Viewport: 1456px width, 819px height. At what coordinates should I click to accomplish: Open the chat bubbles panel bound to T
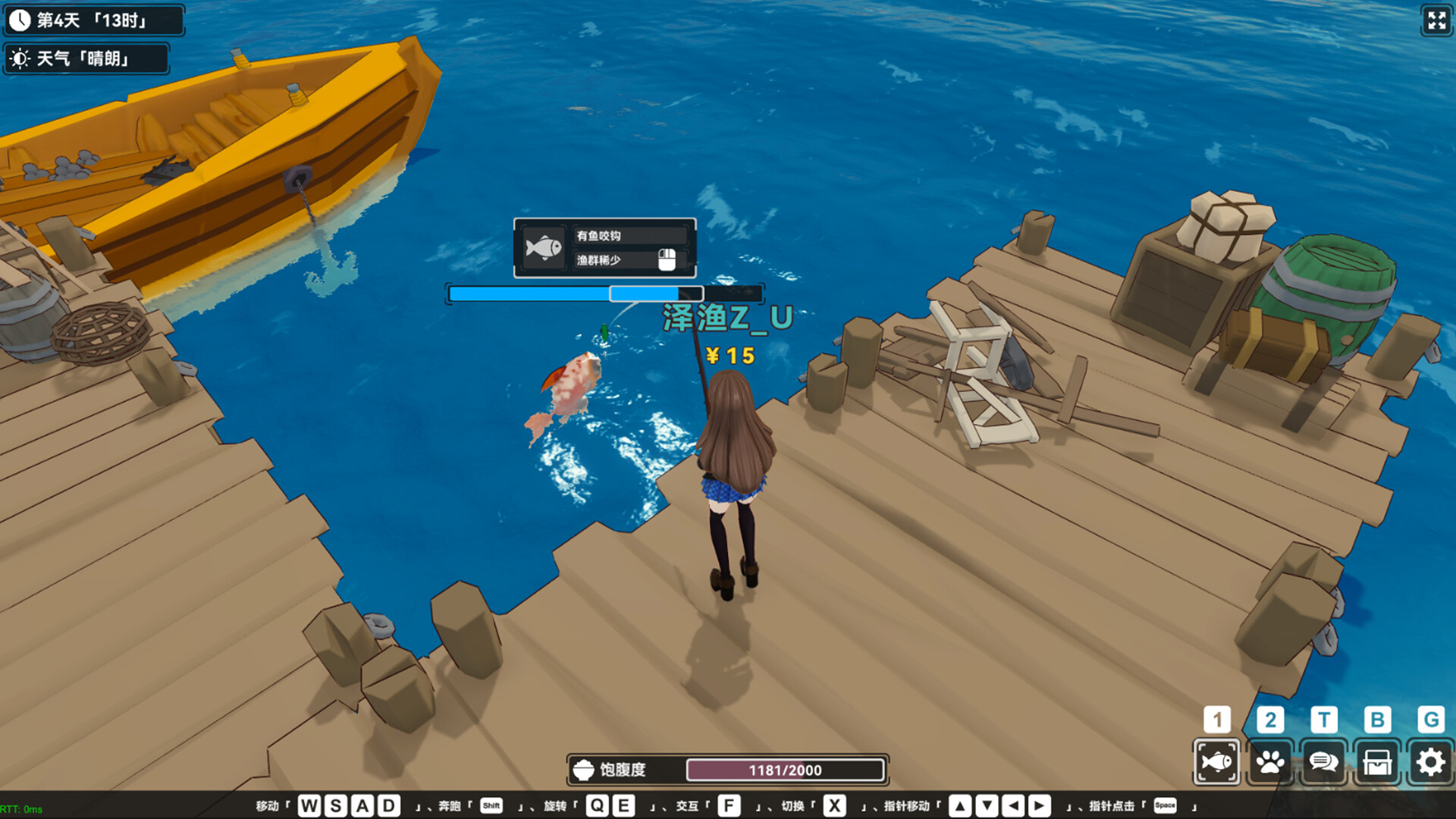point(1323,761)
